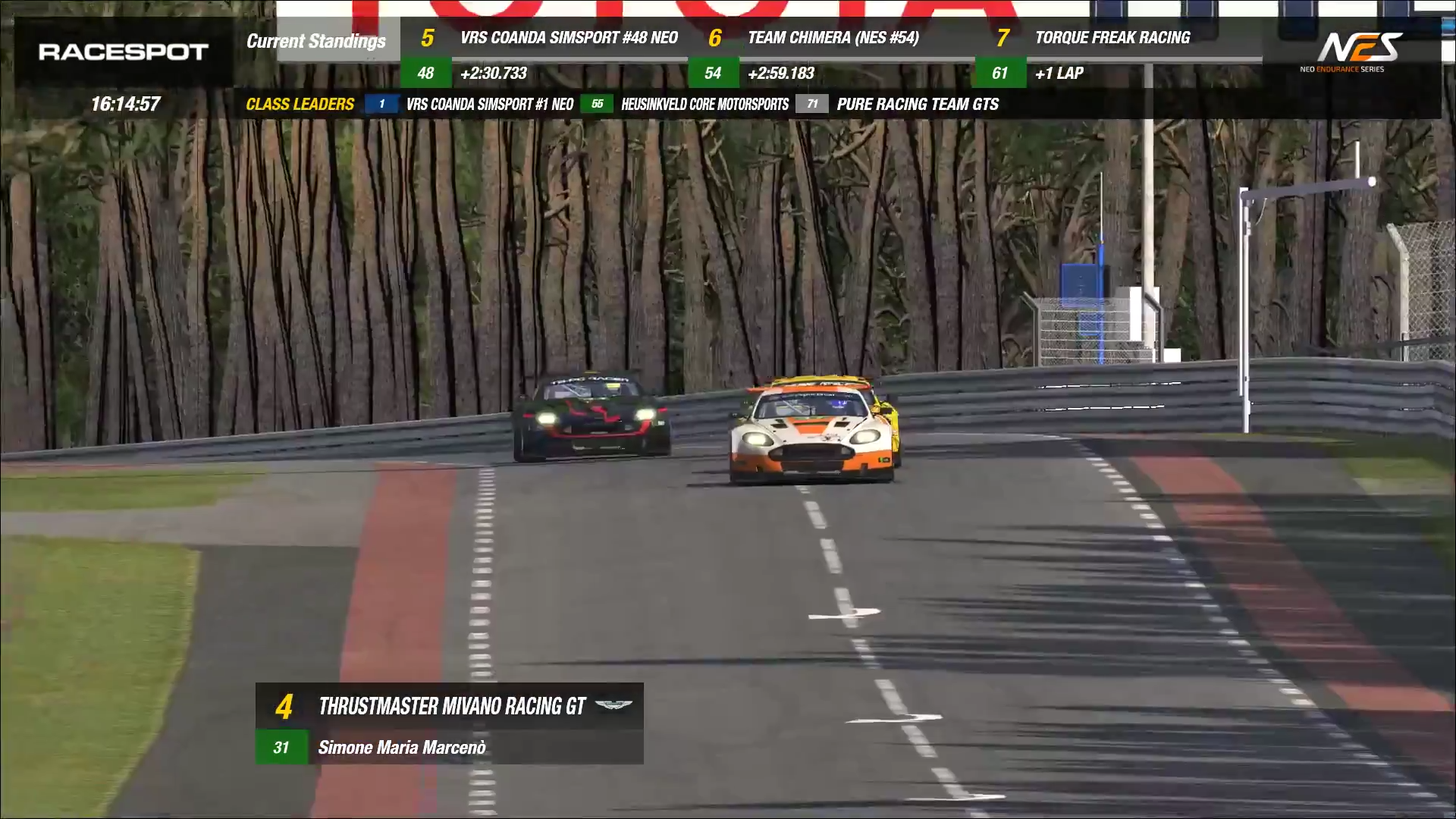The image size is (1456, 819).
Task: Click the RaceSpot logo
Action: click(x=124, y=52)
